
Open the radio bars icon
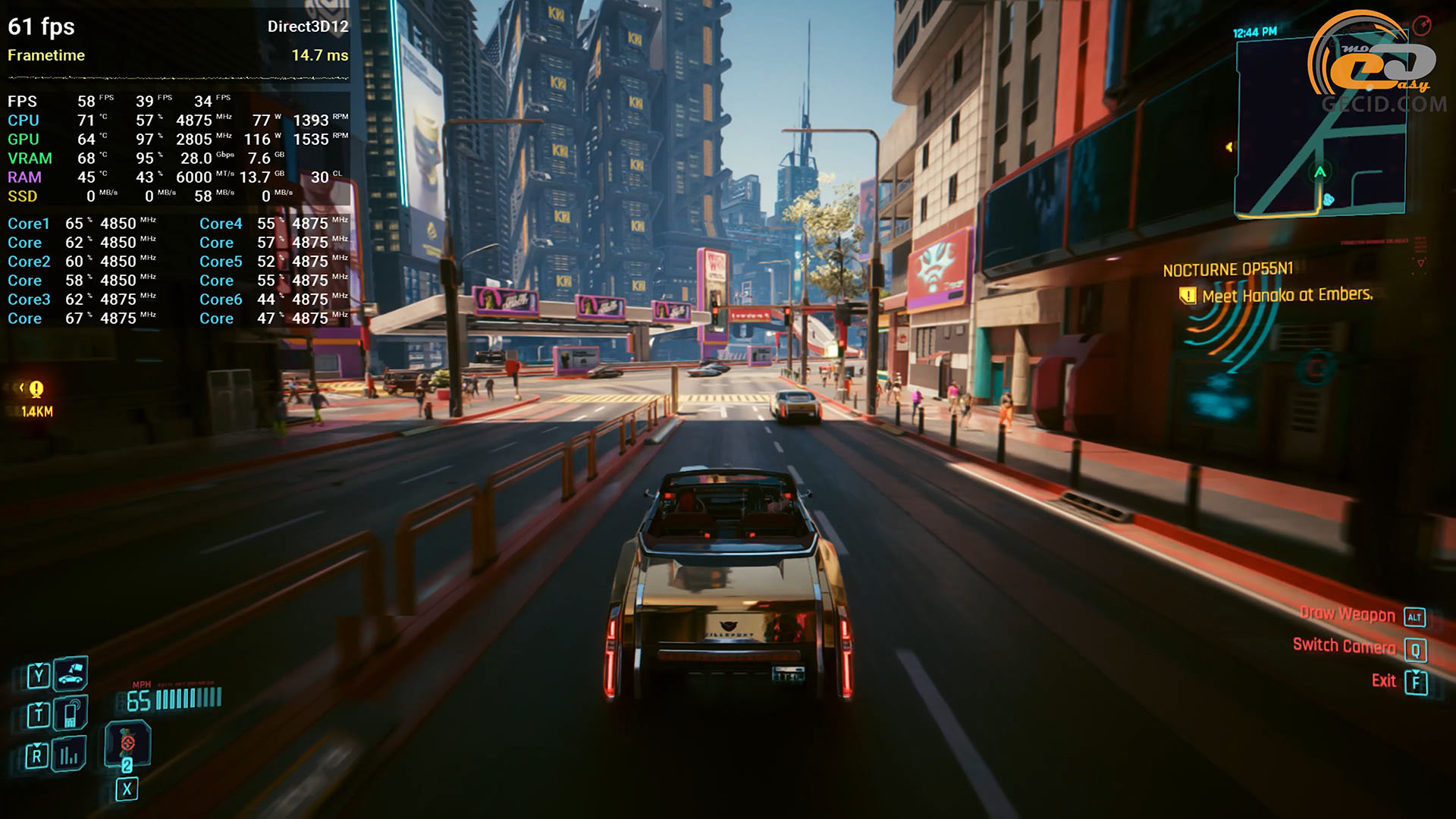(x=70, y=755)
